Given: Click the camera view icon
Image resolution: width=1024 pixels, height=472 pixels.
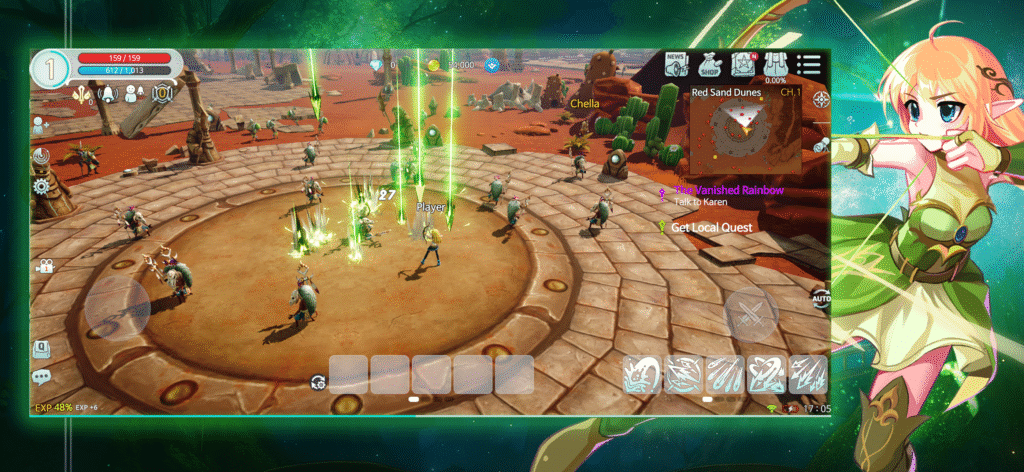Looking at the screenshot, I should point(45,266).
